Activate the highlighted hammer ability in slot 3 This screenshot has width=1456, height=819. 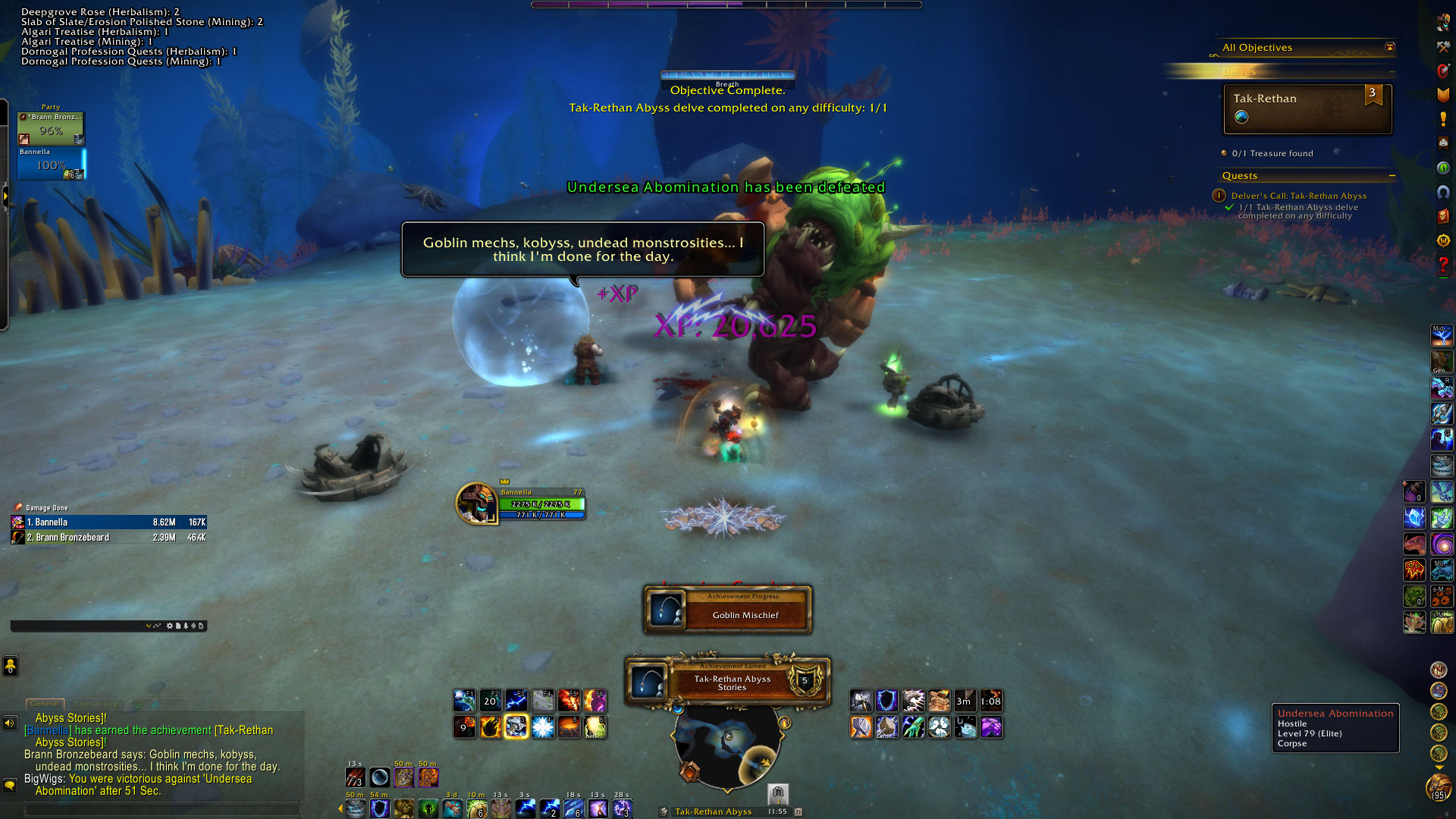[516, 727]
